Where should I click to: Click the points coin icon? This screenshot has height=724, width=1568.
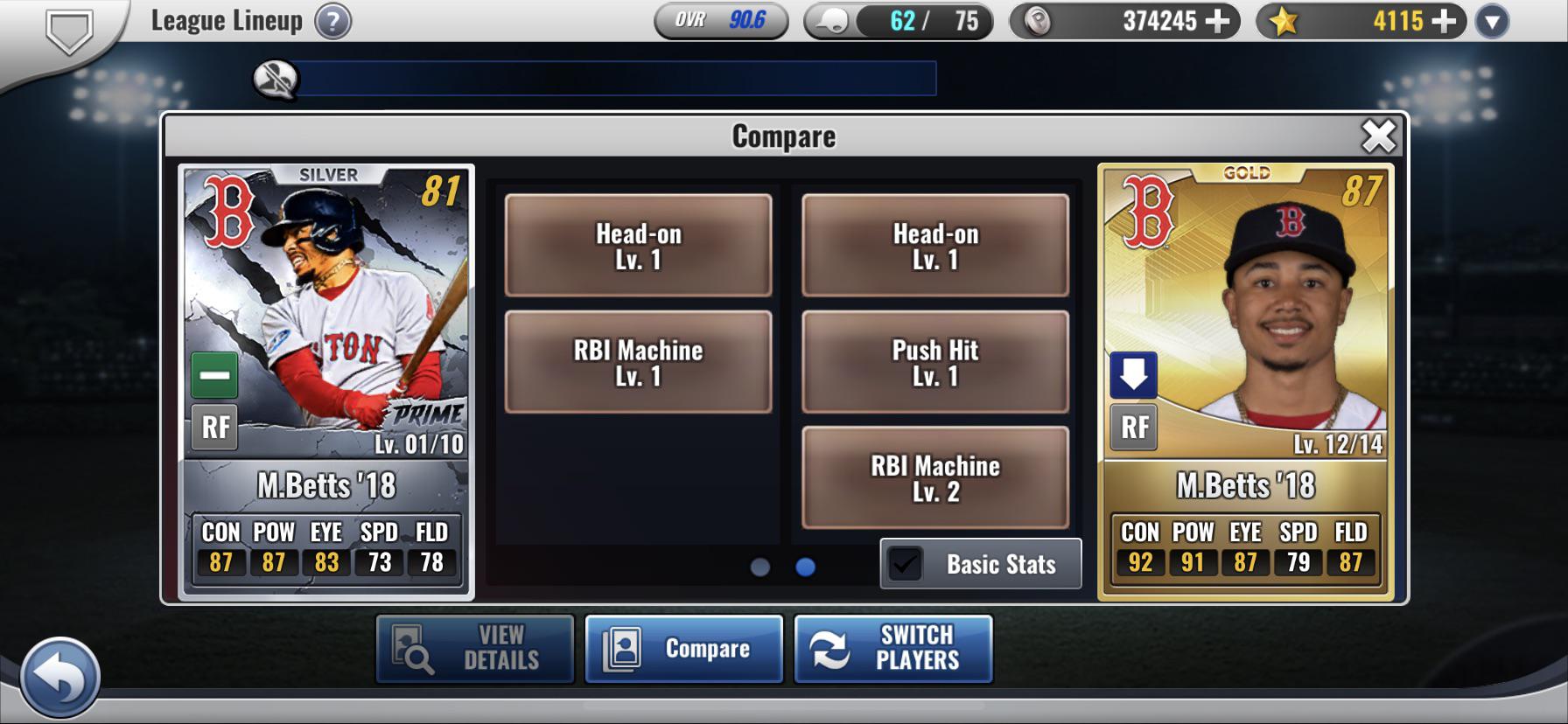coord(1039,21)
